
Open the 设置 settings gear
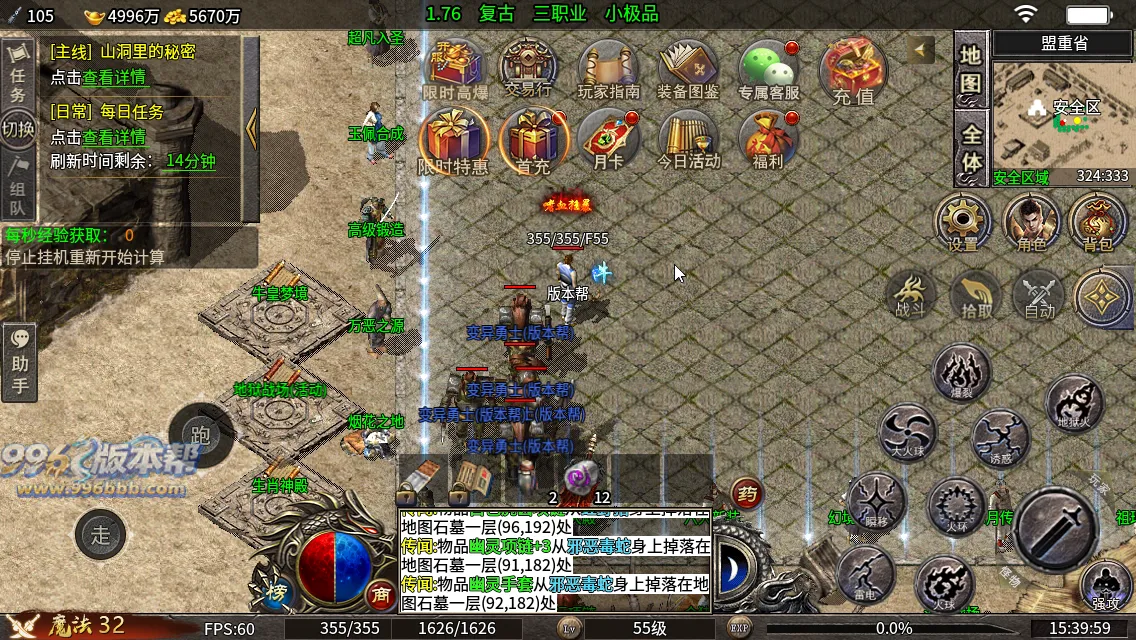coord(963,220)
